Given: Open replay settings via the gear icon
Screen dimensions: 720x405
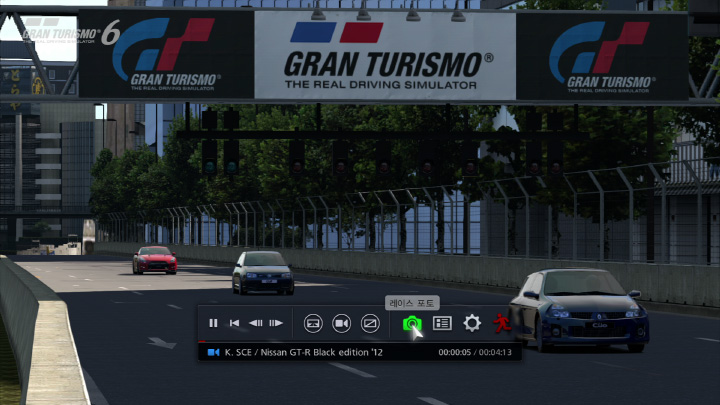Looking at the screenshot, I should point(472,323).
